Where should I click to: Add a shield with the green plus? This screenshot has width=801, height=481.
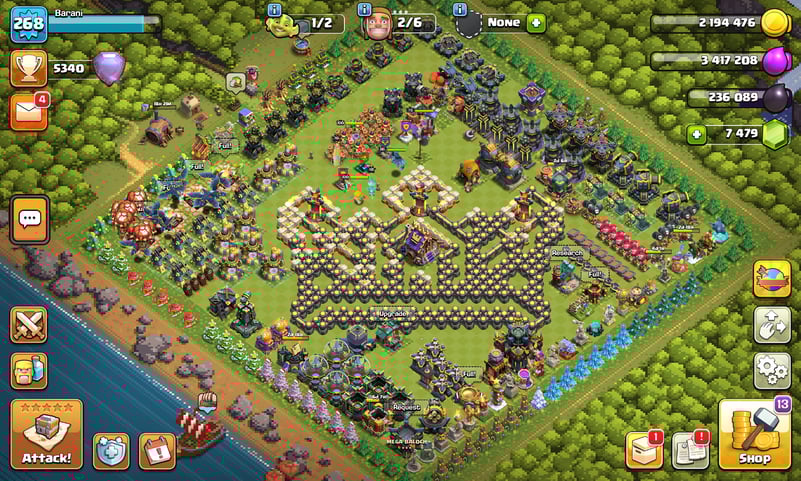[x=536, y=22]
